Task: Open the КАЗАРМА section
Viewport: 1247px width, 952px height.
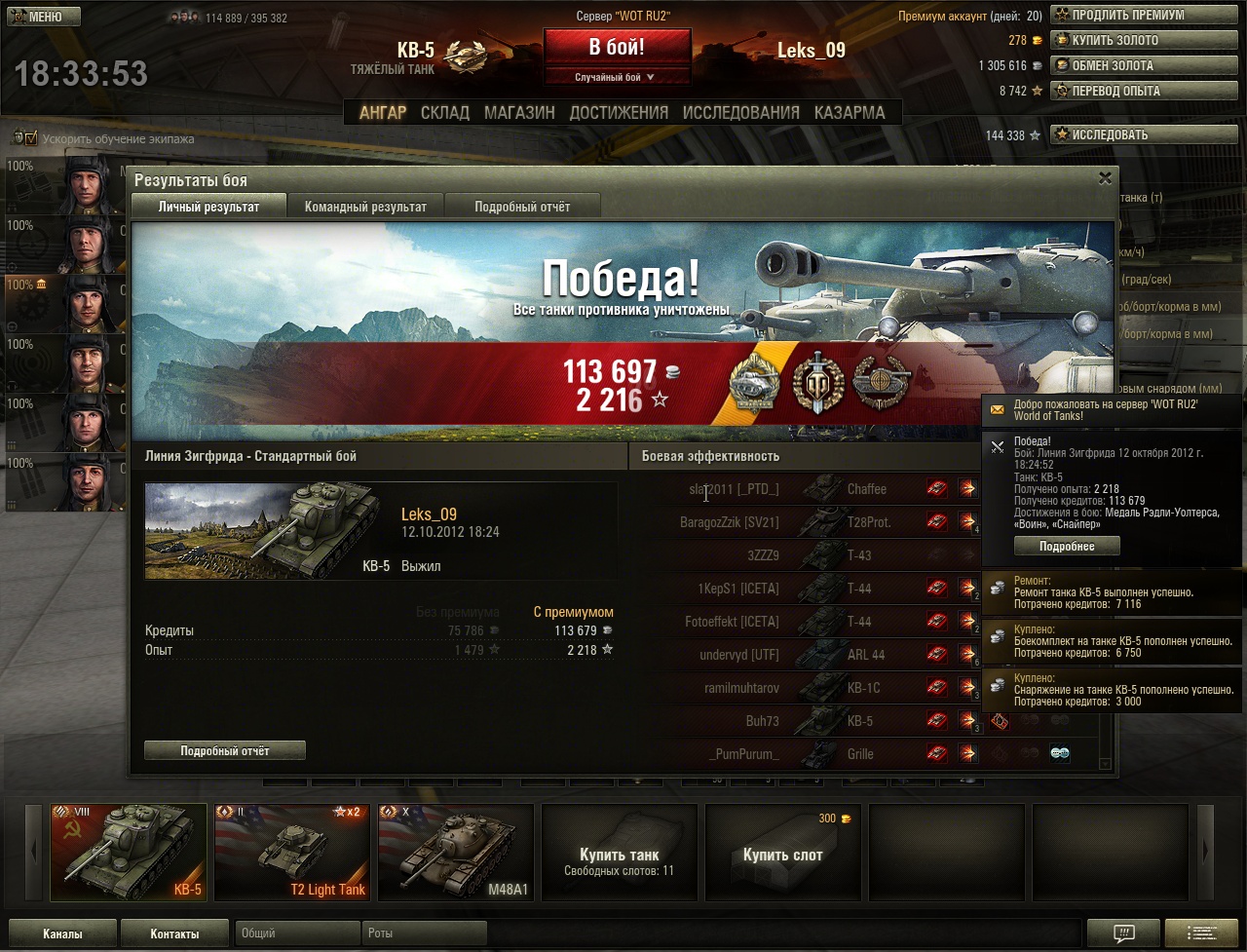Action: click(x=850, y=112)
